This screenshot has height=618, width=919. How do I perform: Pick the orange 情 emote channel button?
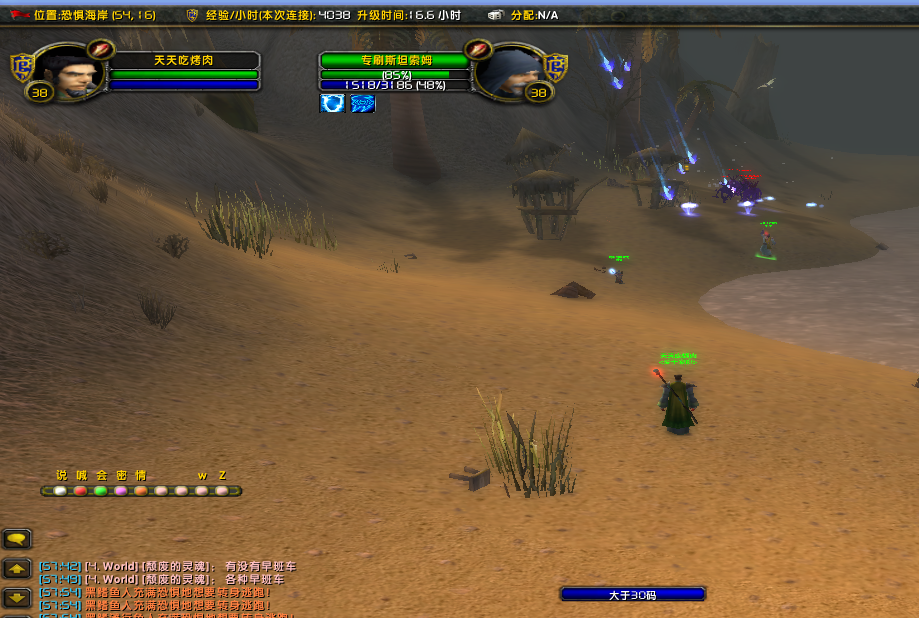coord(141,491)
